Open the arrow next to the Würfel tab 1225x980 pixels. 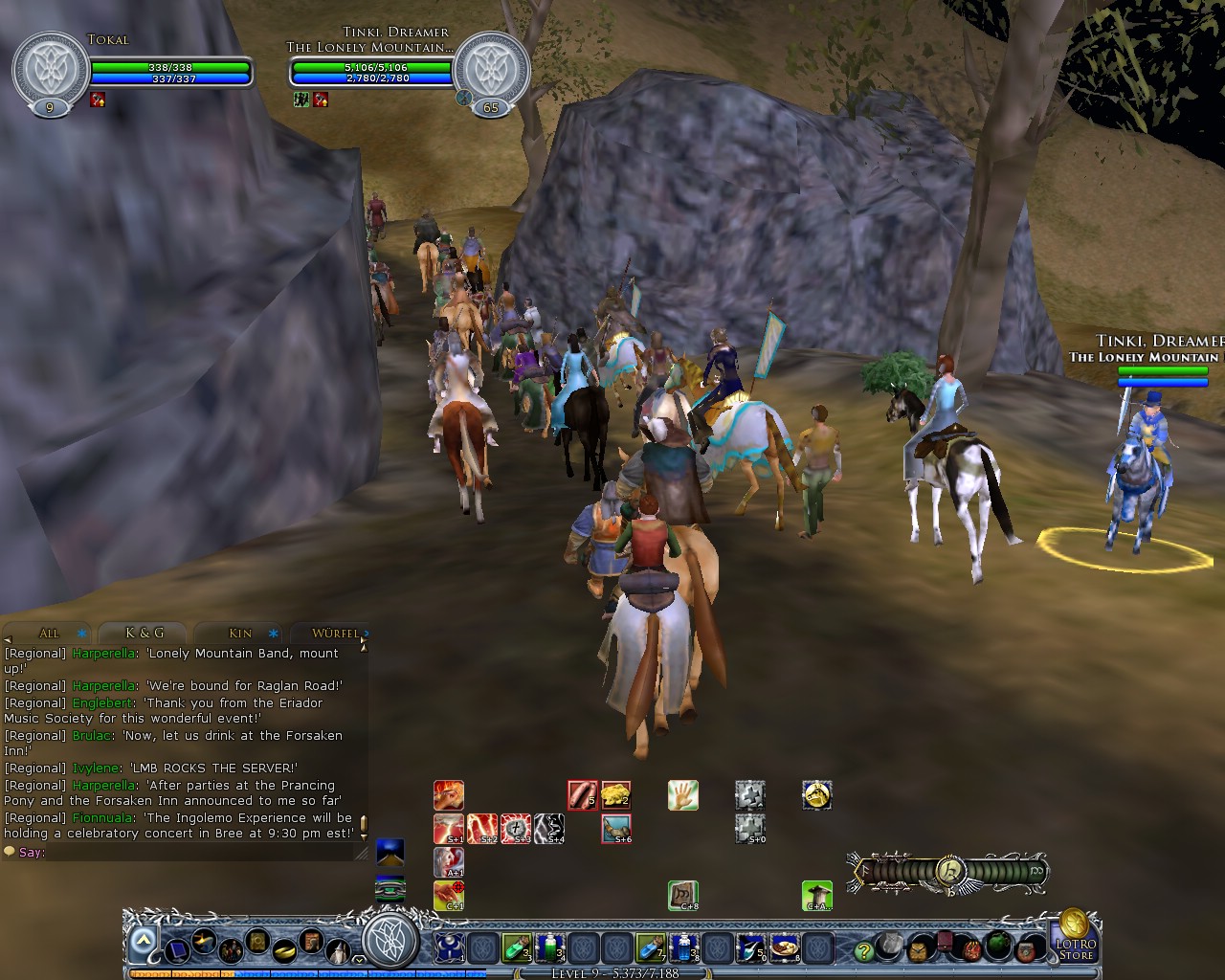[367, 635]
